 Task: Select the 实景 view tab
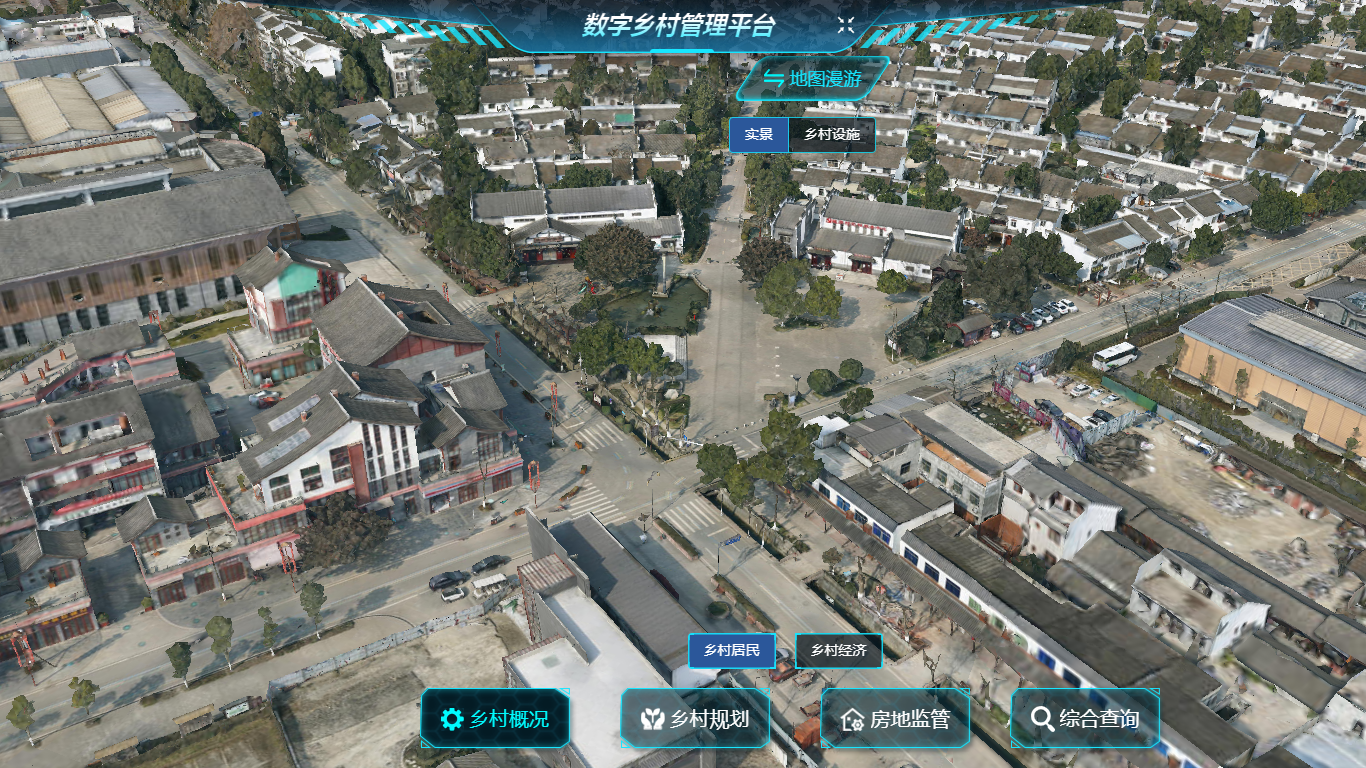pos(759,135)
